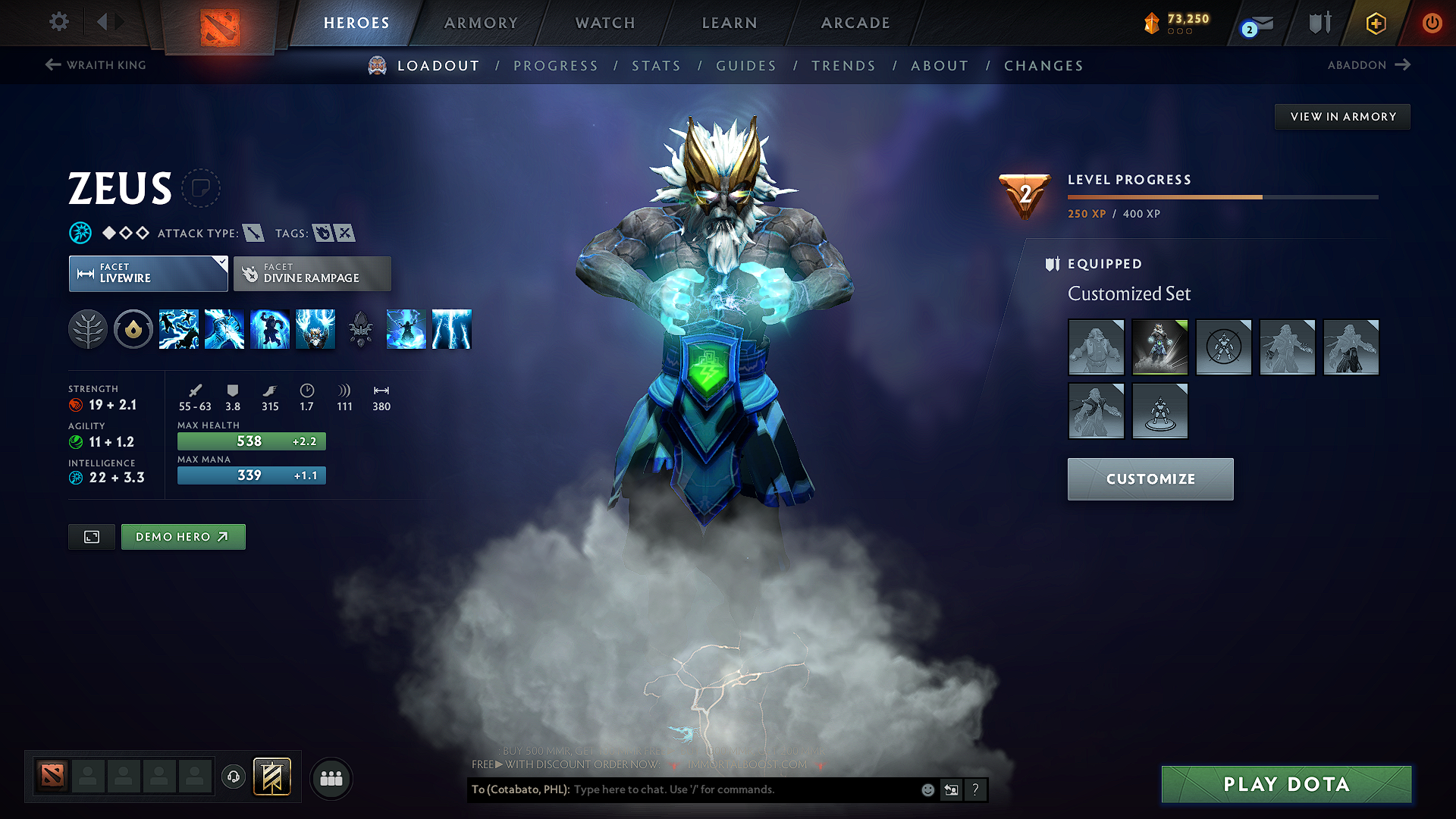
Task: Click the Lightning Bolt ability icon
Action: coord(224,329)
